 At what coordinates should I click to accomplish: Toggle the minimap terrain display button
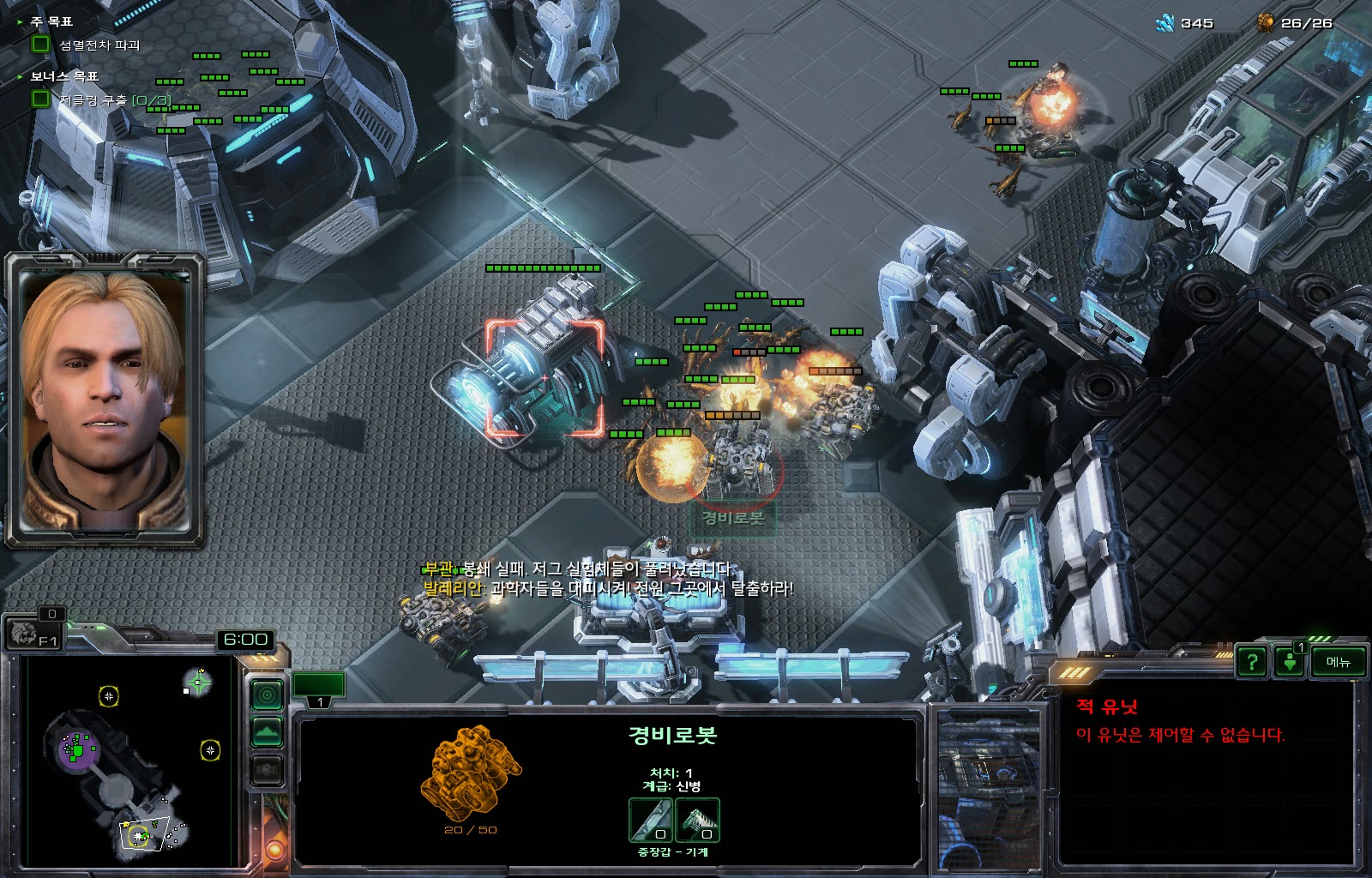click(268, 732)
